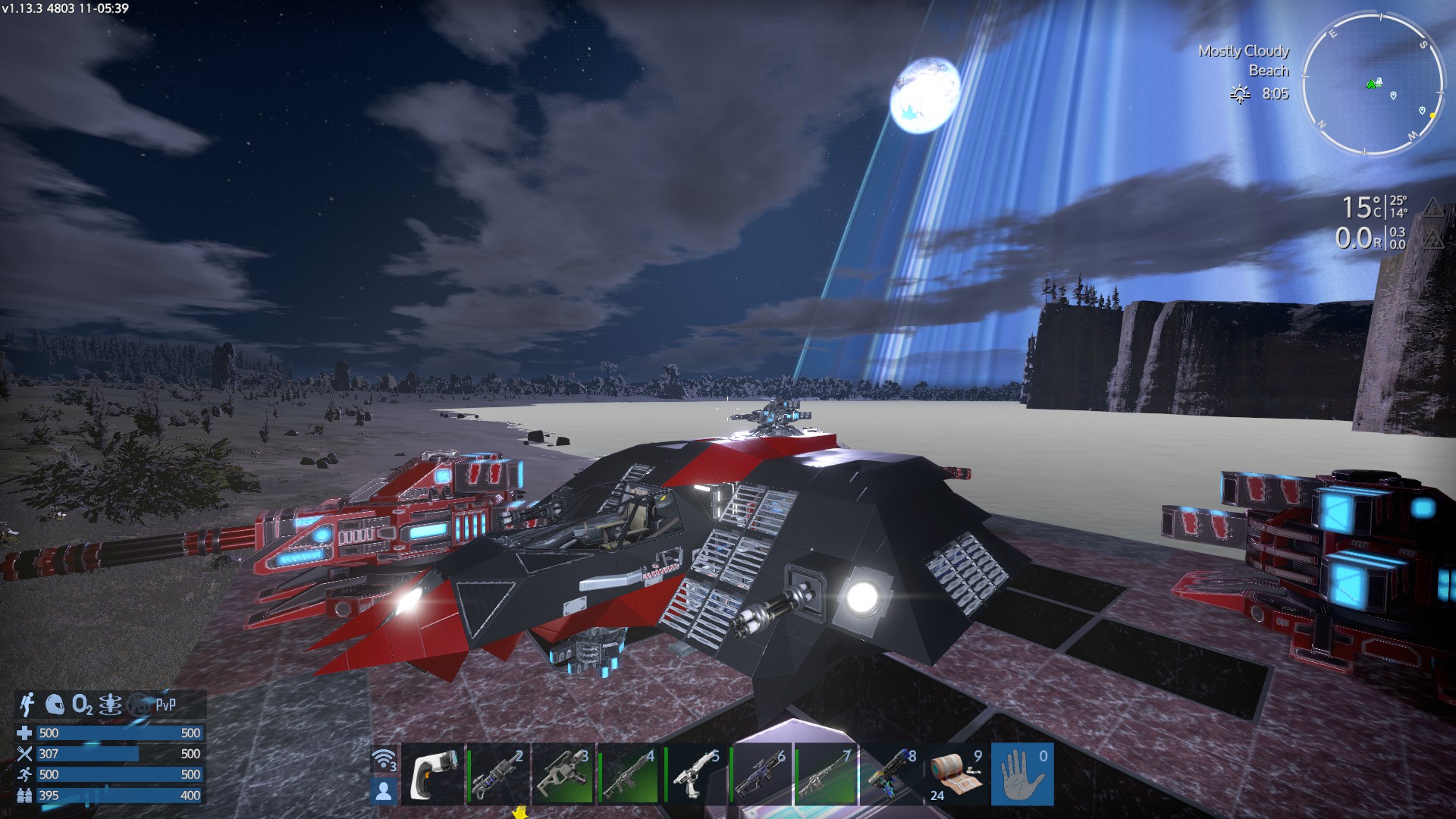The width and height of the screenshot is (1456, 819).
Task: Equip the blue tool in hotbar slot 8
Action: click(x=892, y=774)
